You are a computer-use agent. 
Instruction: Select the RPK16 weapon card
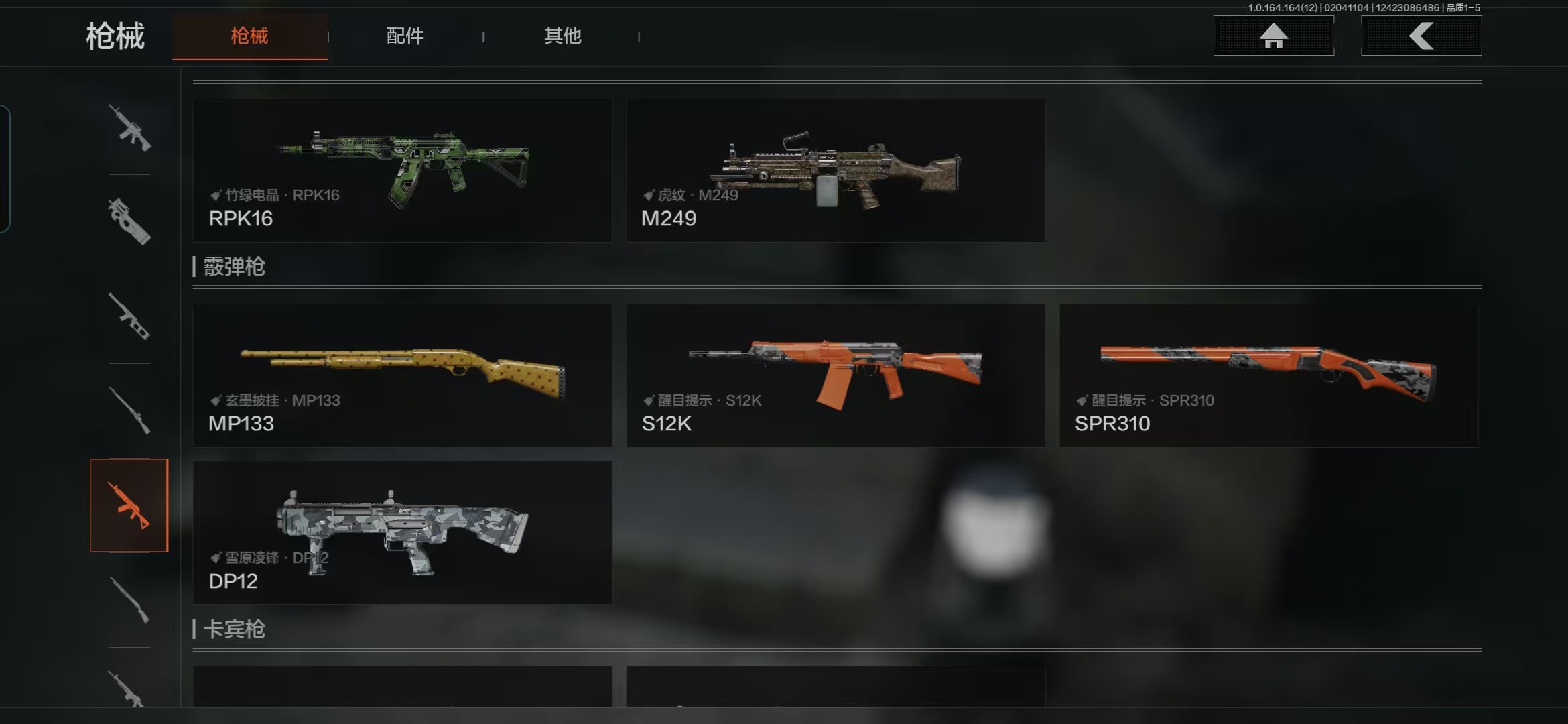point(402,170)
